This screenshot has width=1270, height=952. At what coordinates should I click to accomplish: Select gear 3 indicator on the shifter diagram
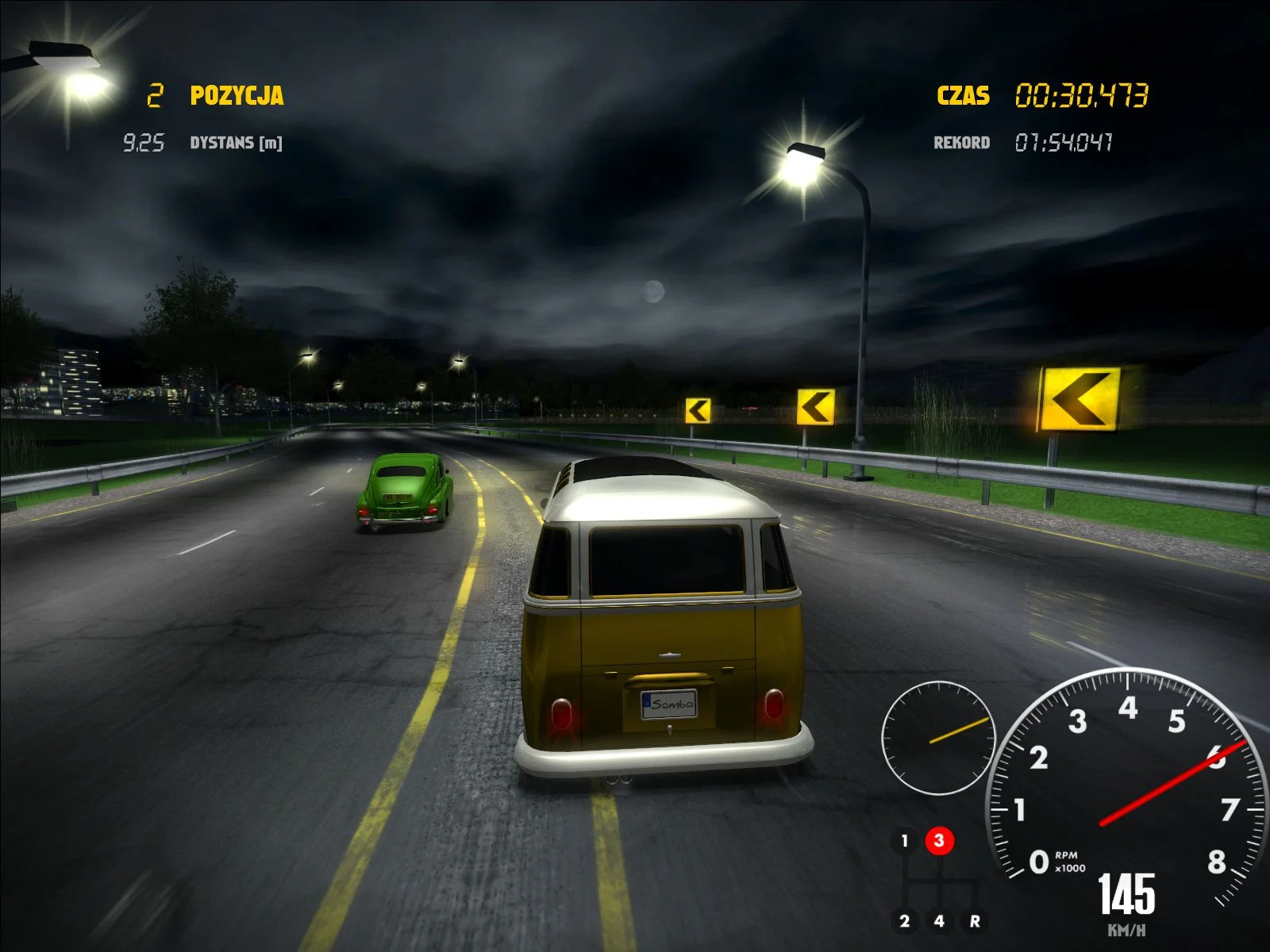(940, 841)
